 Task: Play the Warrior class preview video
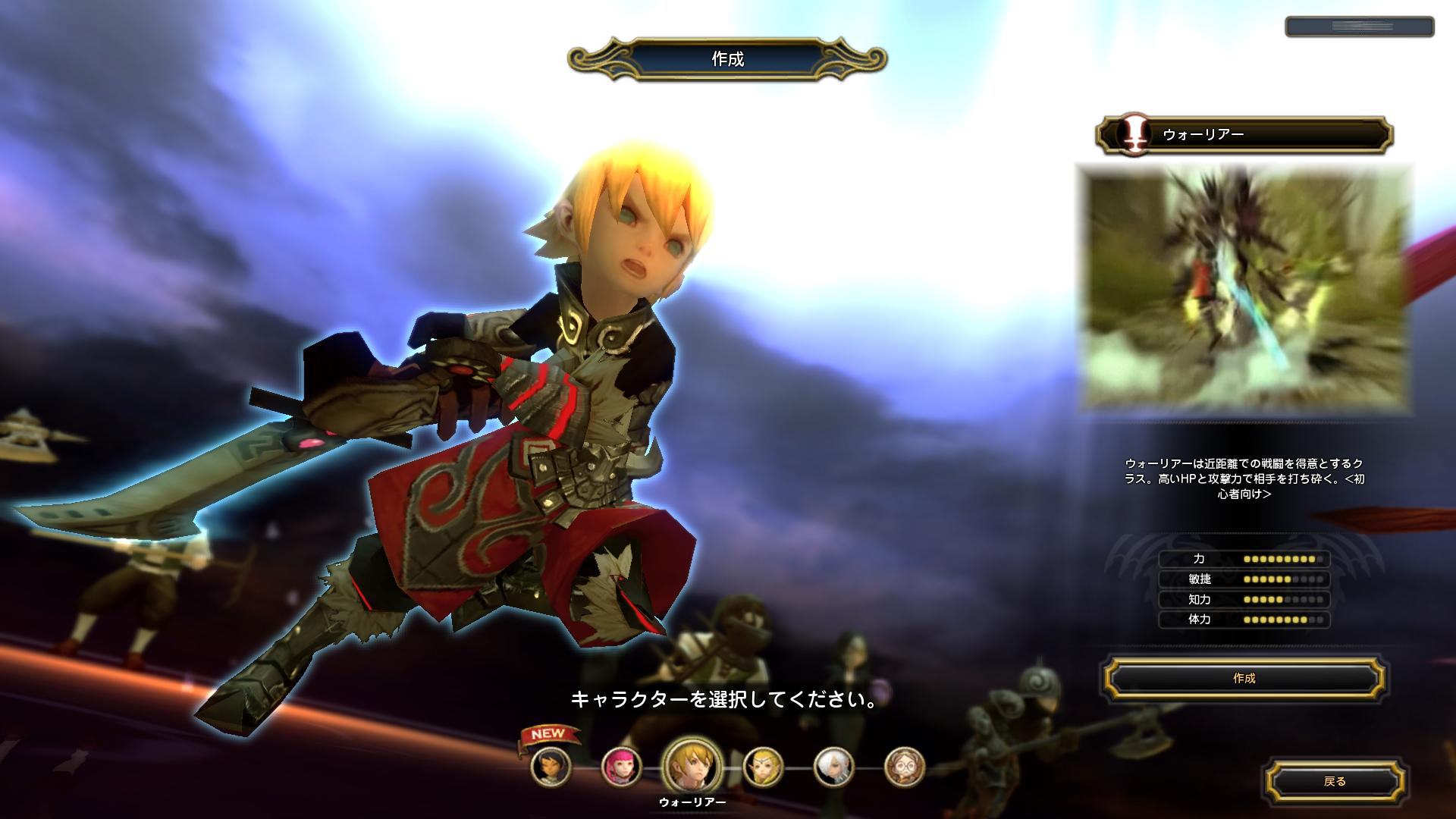[1244, 289]
